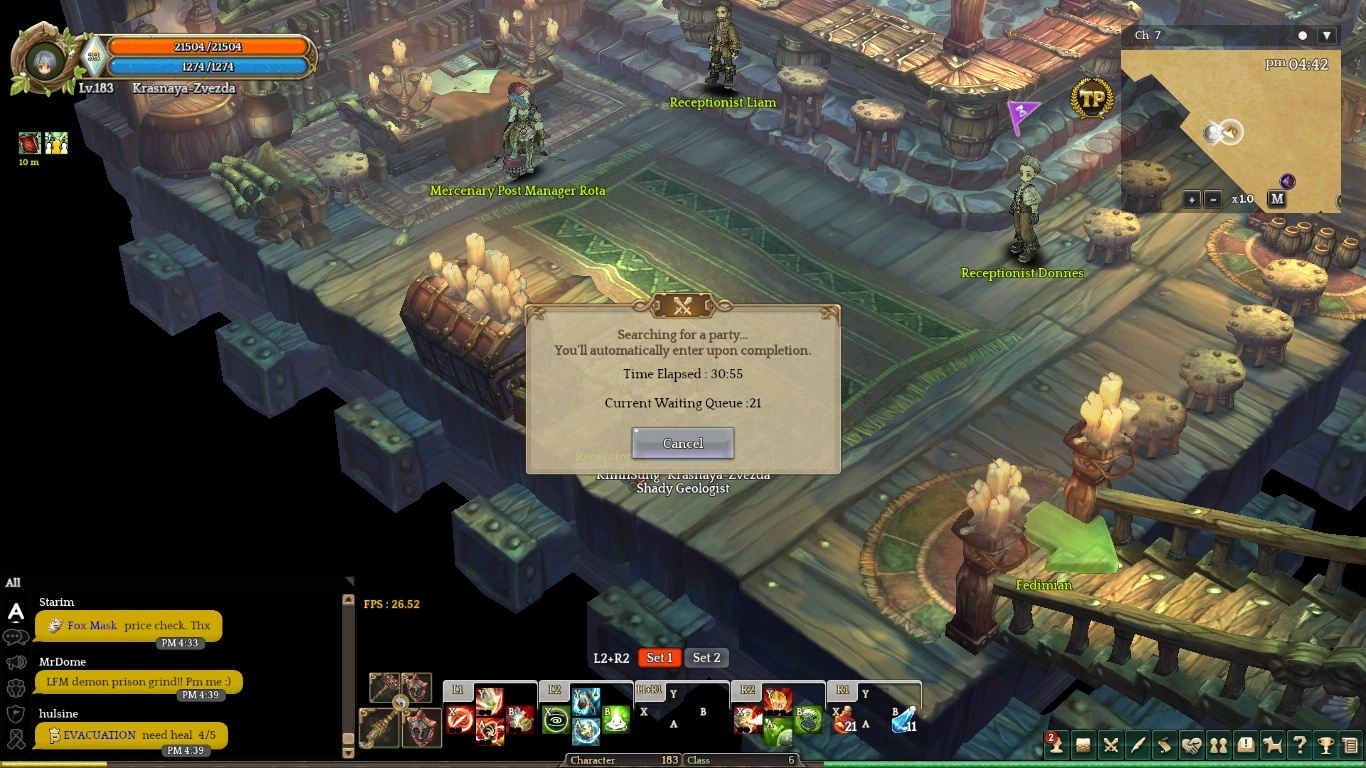Click the Fox Mask item link in chat
Screen dimensions: 1366x768
coord(92,625)
